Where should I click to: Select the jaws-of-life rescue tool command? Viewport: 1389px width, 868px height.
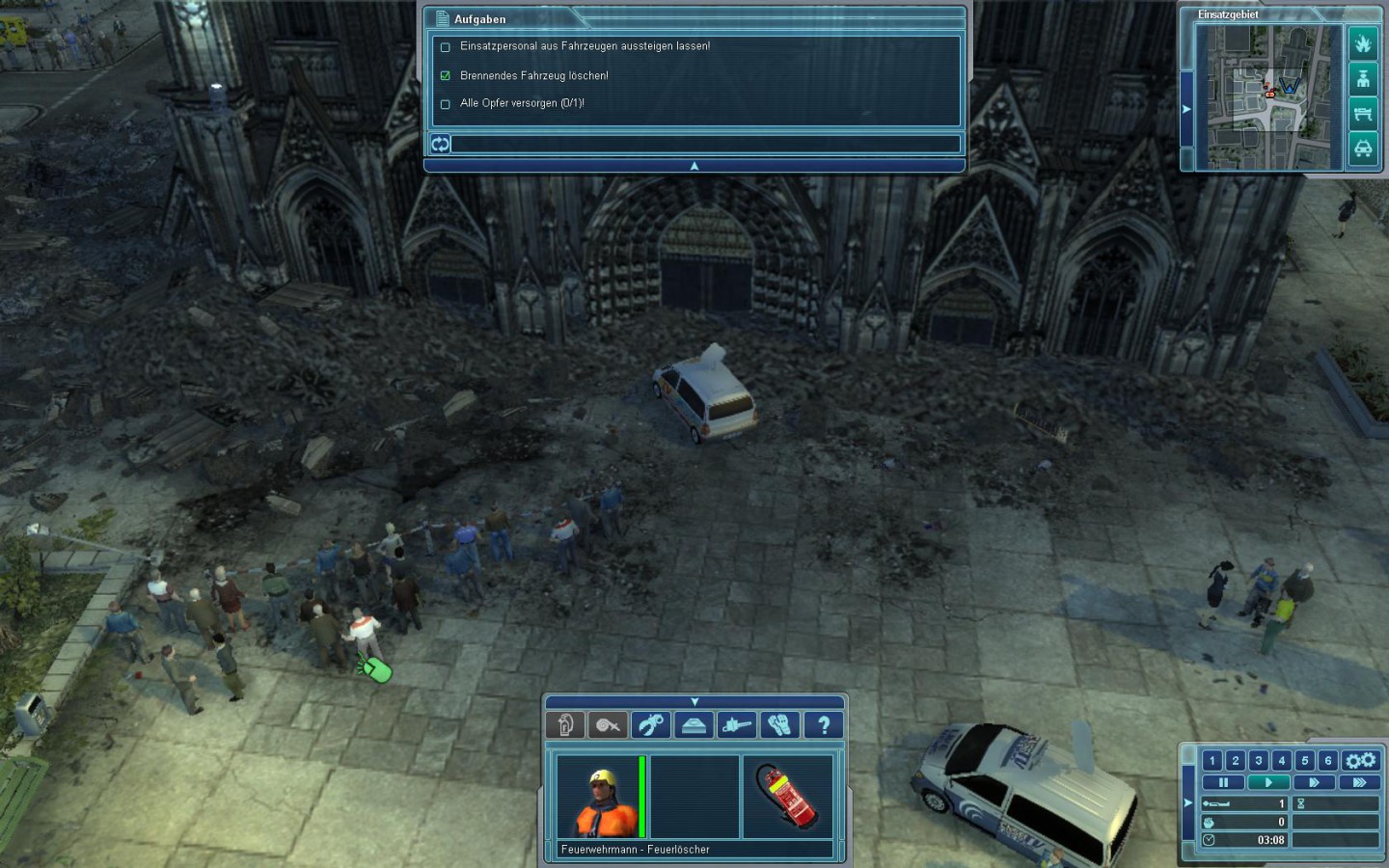click(651, 725)
